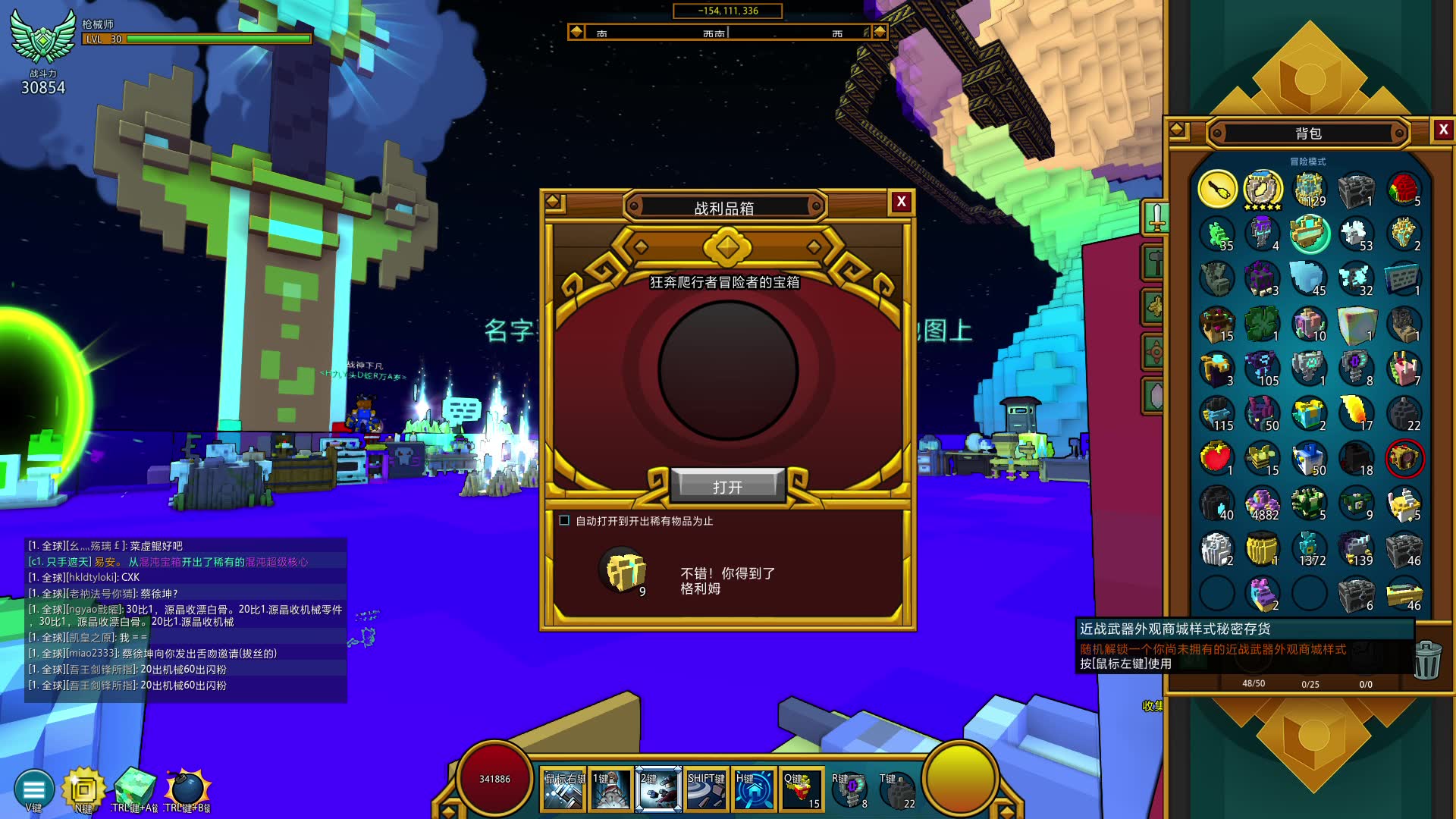Select the golden flame feather stack of 17
This screenshot has width=1456, height=819.
click(1356, 413)
